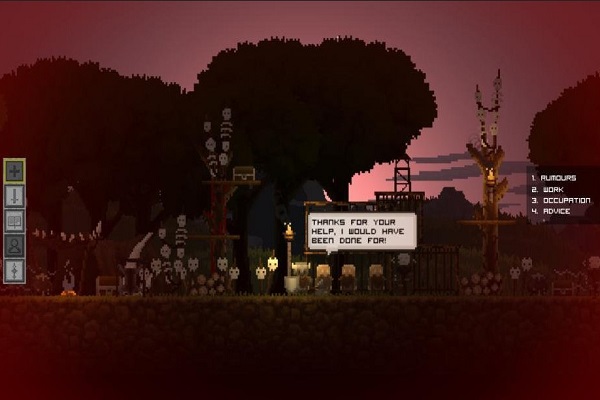The height and width of the screenshot is (400, 600).
Task: Open the book icon in the side toolbar
Action: tap(15, 221)
